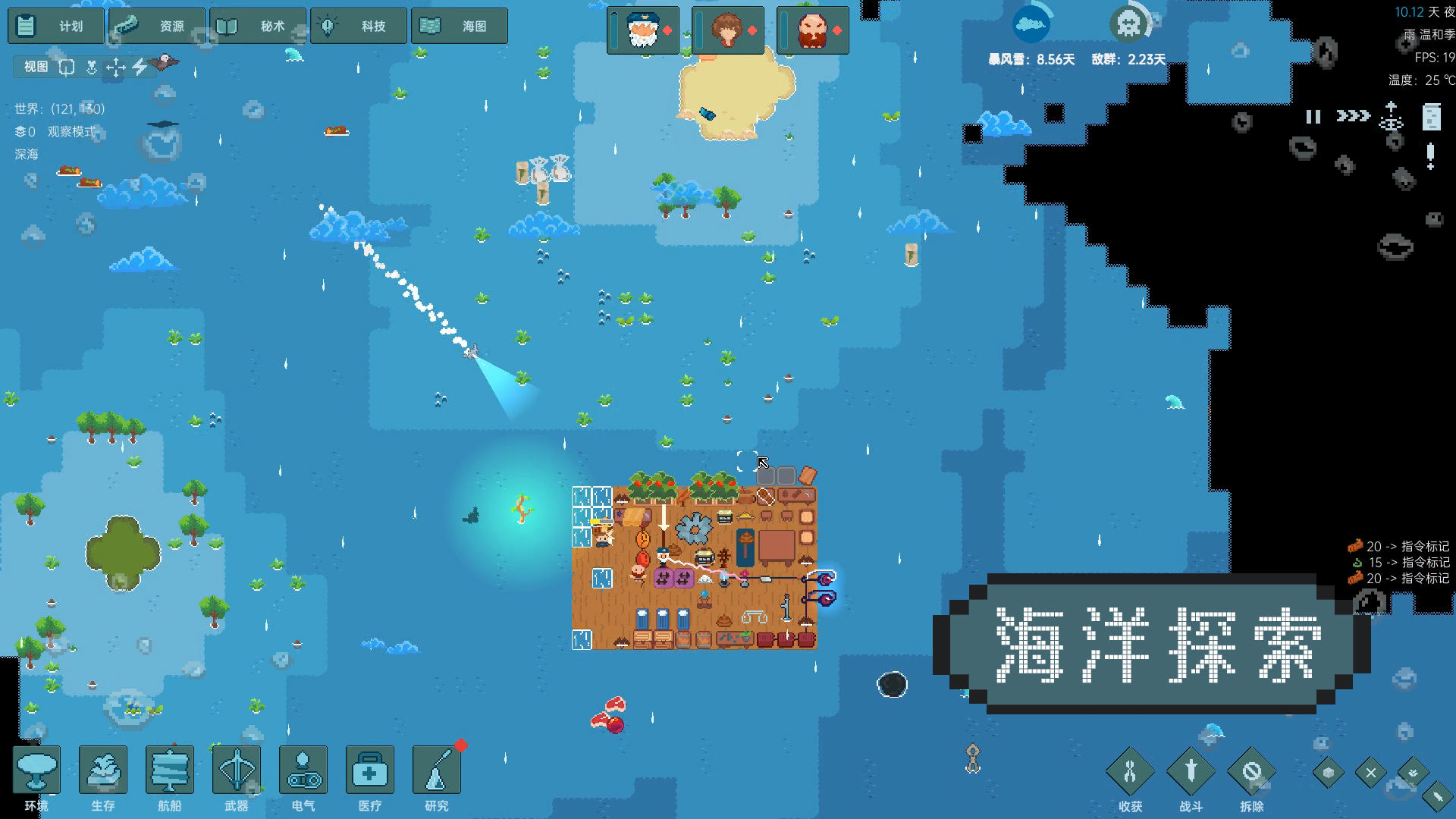Expand the enemy raid 敌群 skull indicator

coord(1129,24)
